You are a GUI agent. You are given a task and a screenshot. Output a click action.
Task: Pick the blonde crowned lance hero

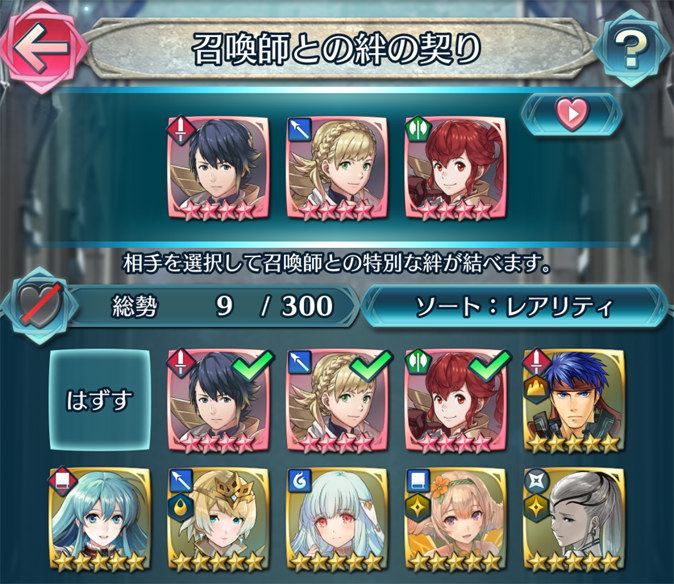218,518
